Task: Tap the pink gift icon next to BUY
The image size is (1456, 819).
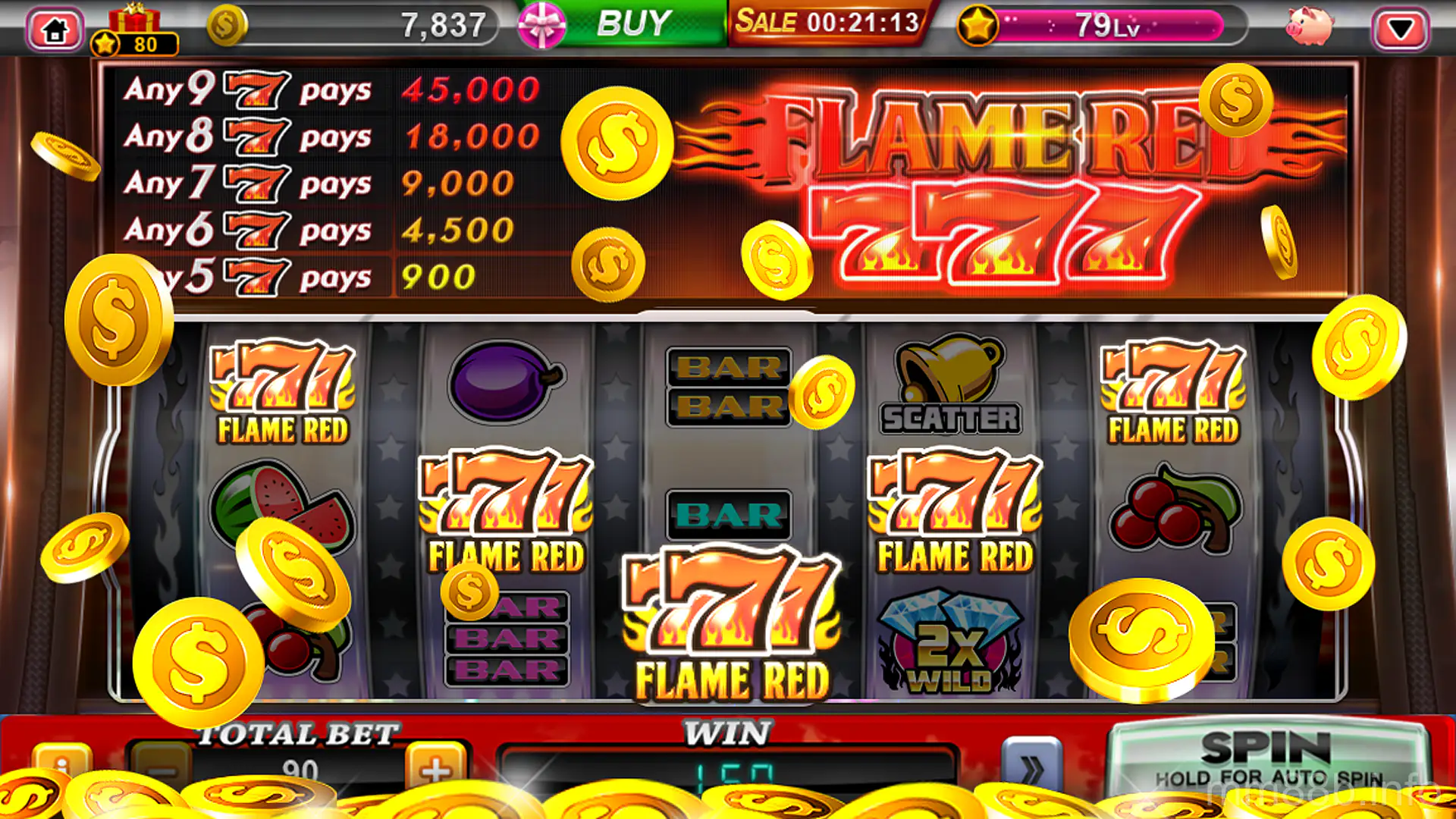Action: (543, 24)
